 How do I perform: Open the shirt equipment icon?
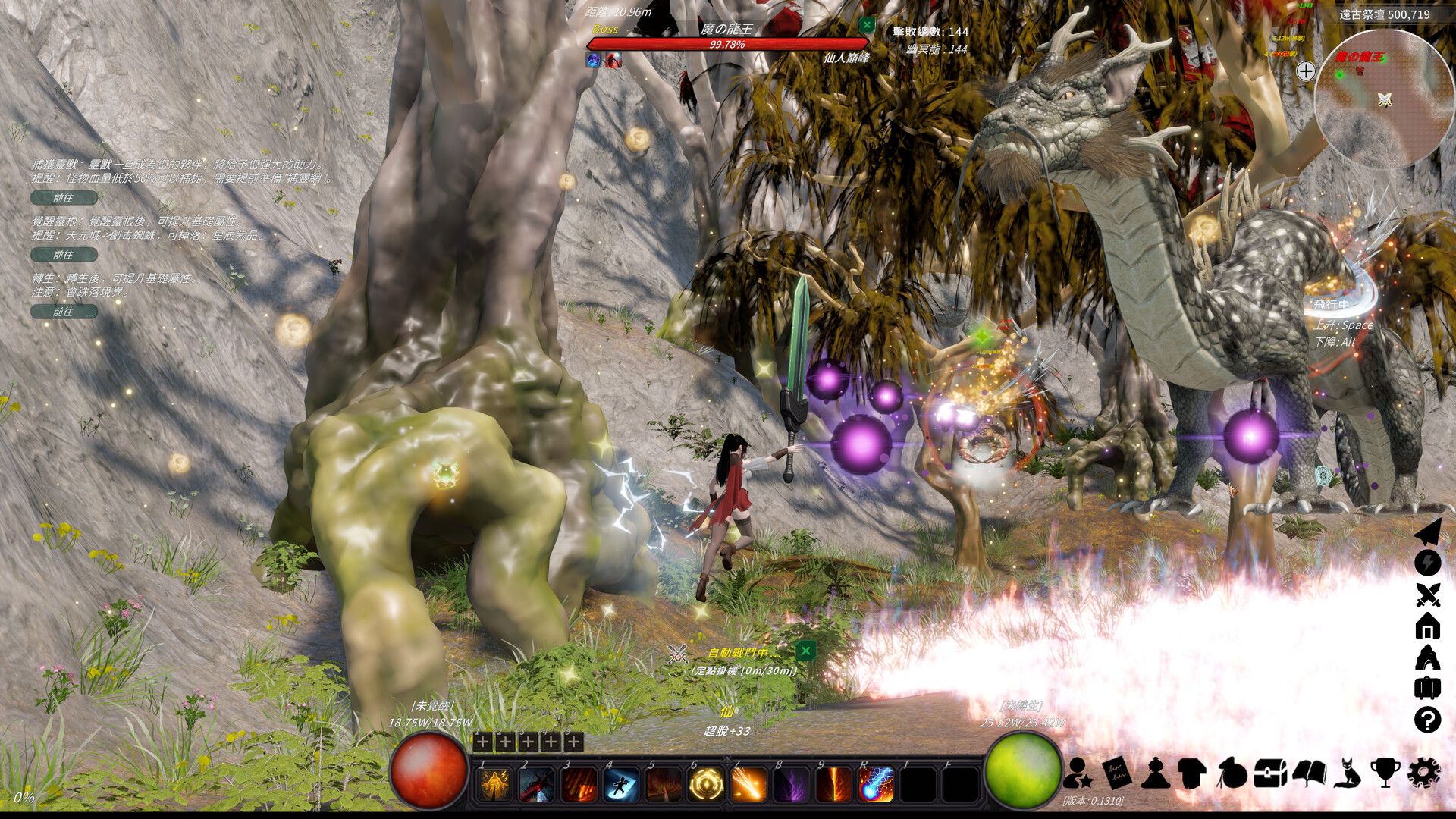tap(1193, 773)
